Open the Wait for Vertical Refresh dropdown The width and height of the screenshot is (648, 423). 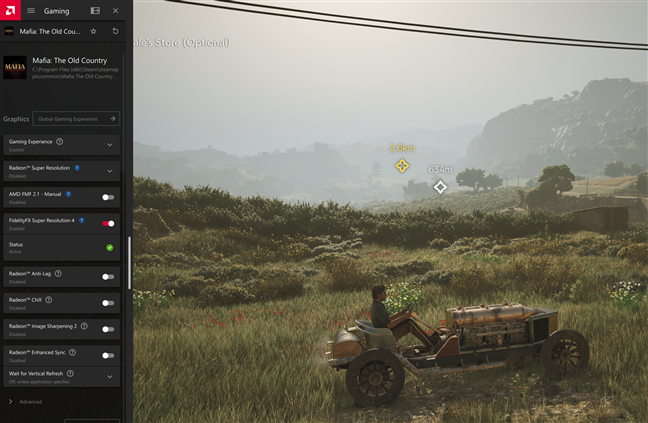pos(109,376)
